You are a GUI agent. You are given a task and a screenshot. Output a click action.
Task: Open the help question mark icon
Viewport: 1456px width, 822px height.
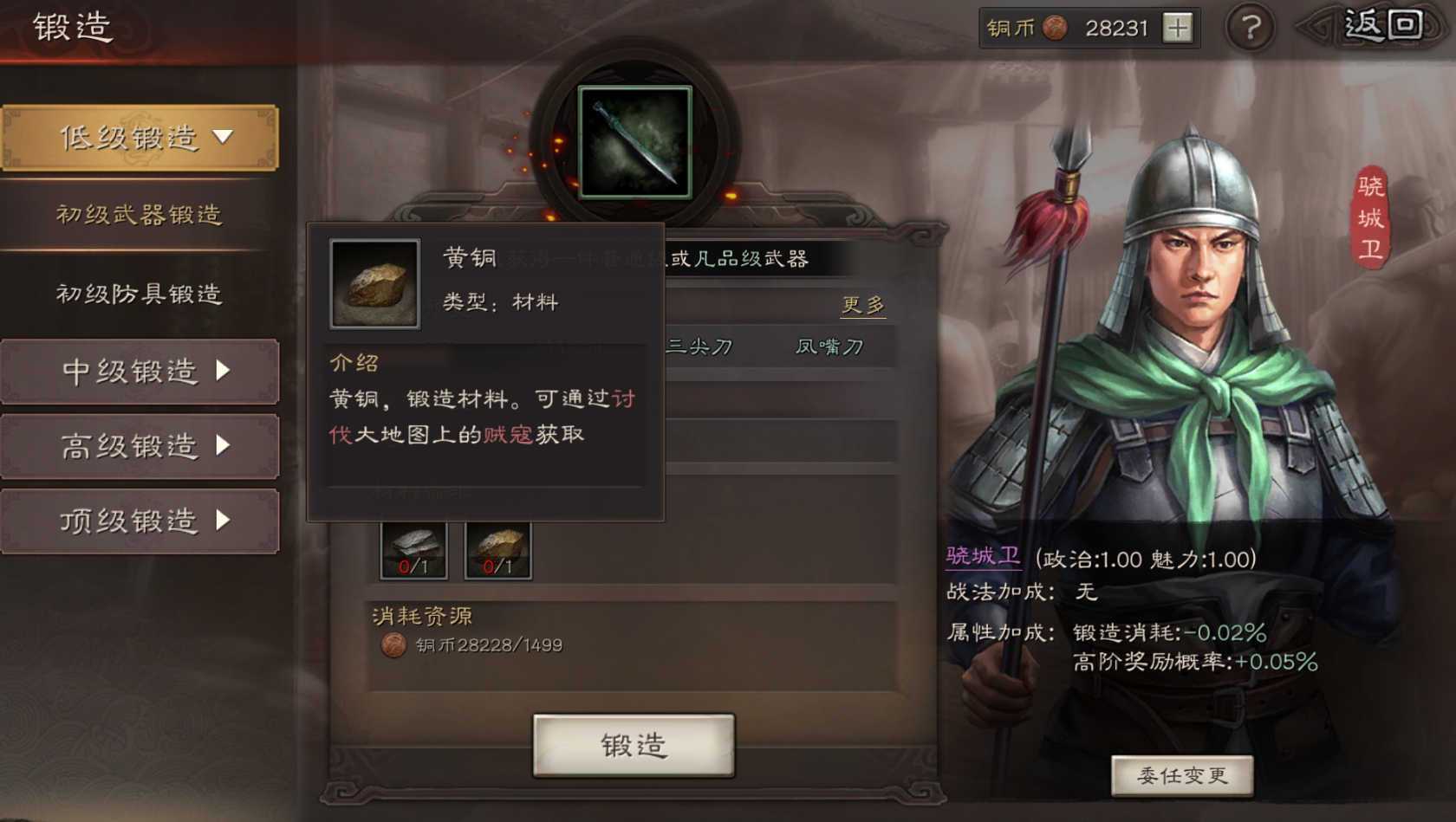coord(1251,28)
